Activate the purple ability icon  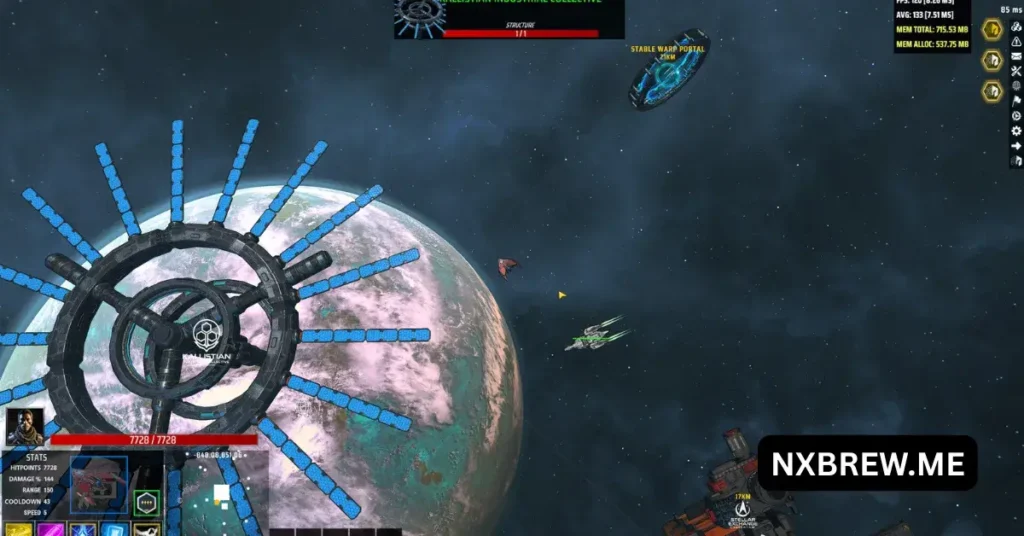50,530
